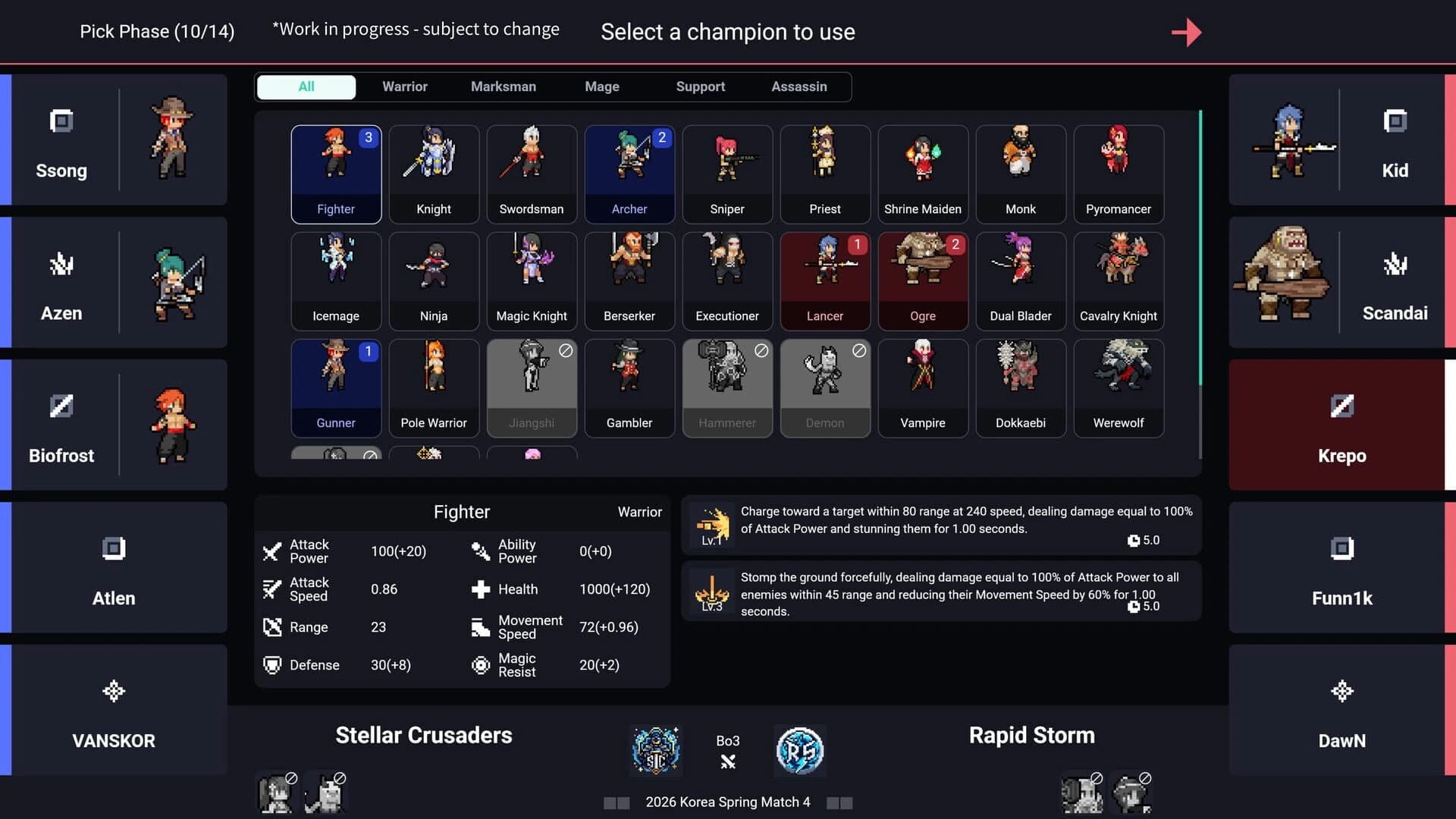Select the Ninja champion
The width and height of the screenshot is (1456, 819).
point(433,281)
